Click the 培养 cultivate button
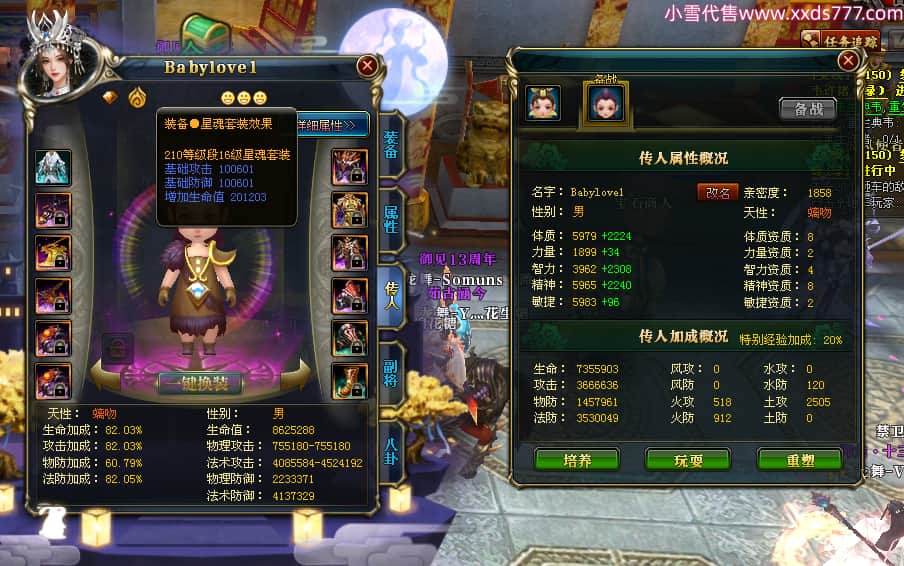 [x=577, y=460]
